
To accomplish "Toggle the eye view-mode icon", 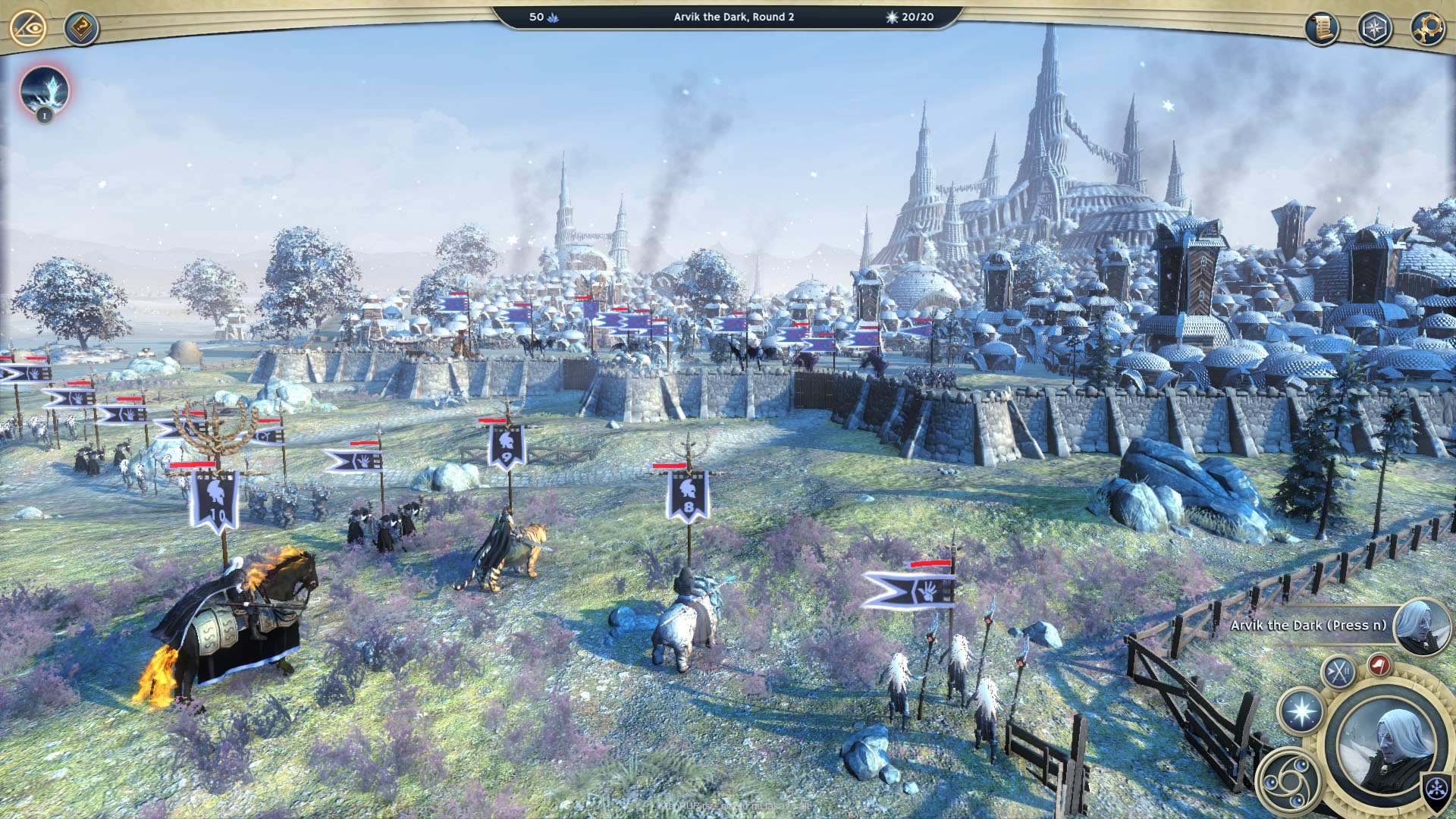I will pos(29,29).
